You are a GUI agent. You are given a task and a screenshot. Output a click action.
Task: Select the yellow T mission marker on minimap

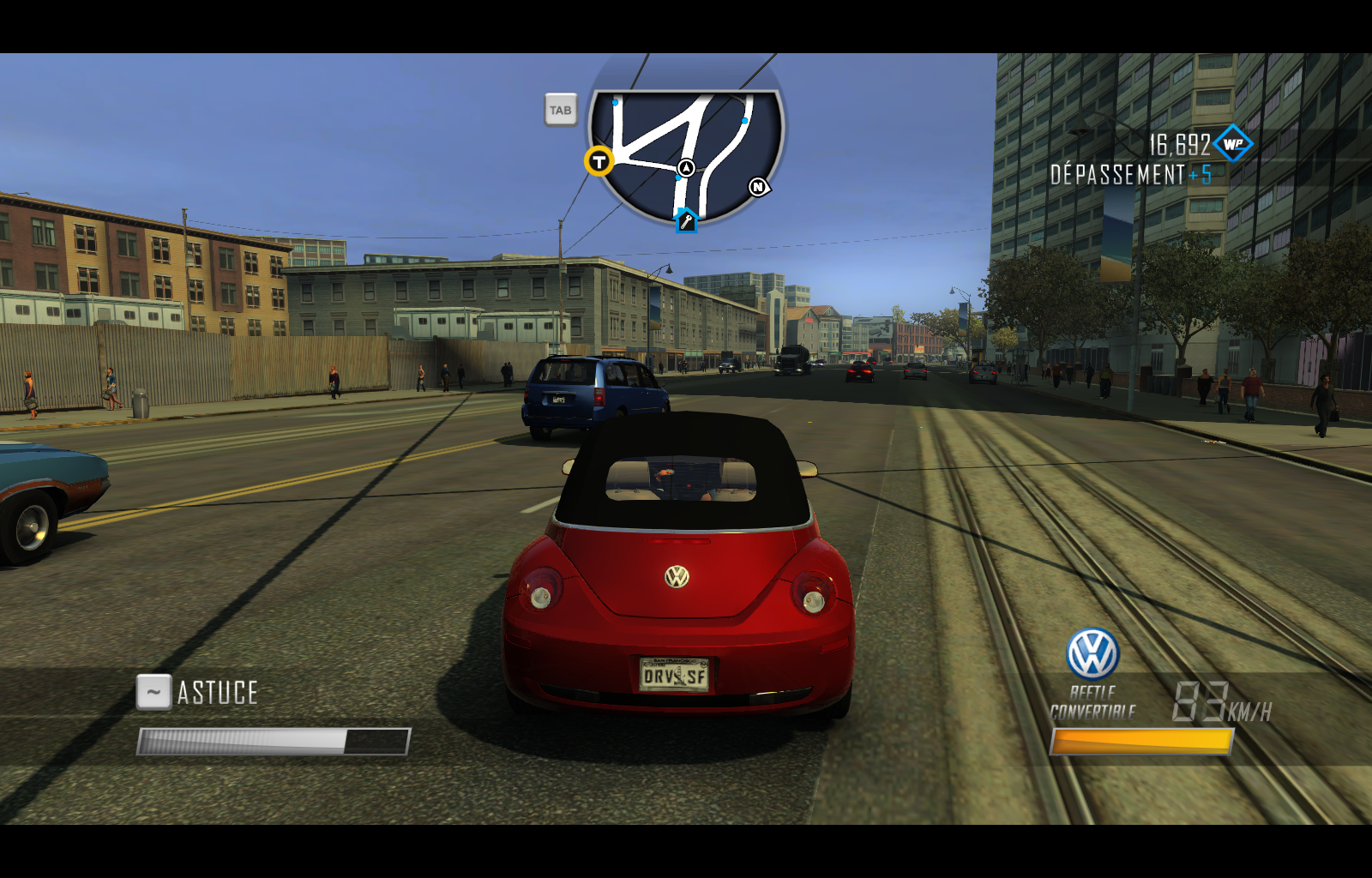(x=598, y=161)
